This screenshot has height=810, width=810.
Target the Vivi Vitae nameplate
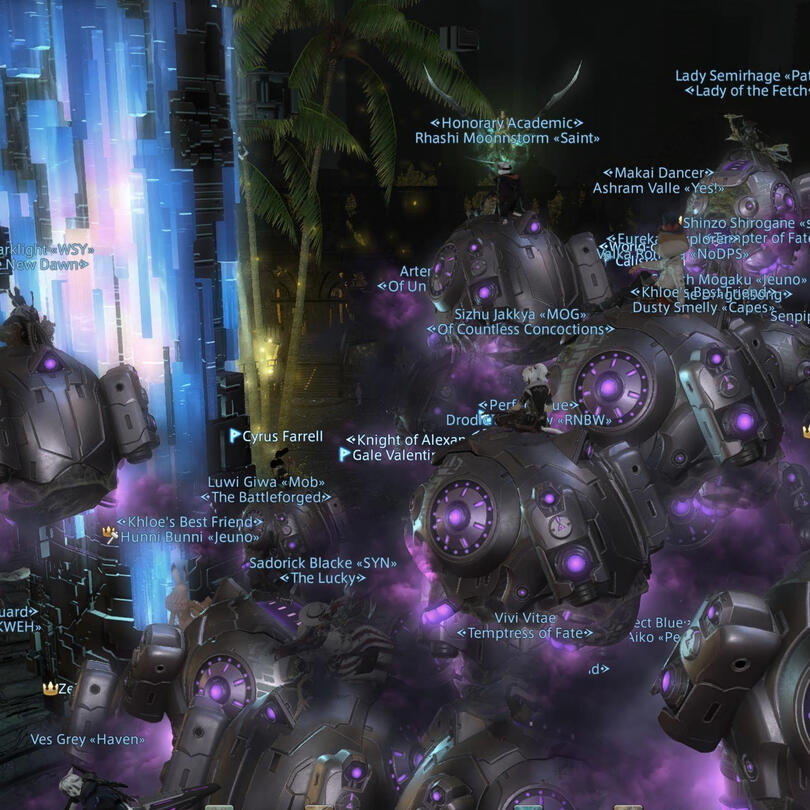[525, 618]
